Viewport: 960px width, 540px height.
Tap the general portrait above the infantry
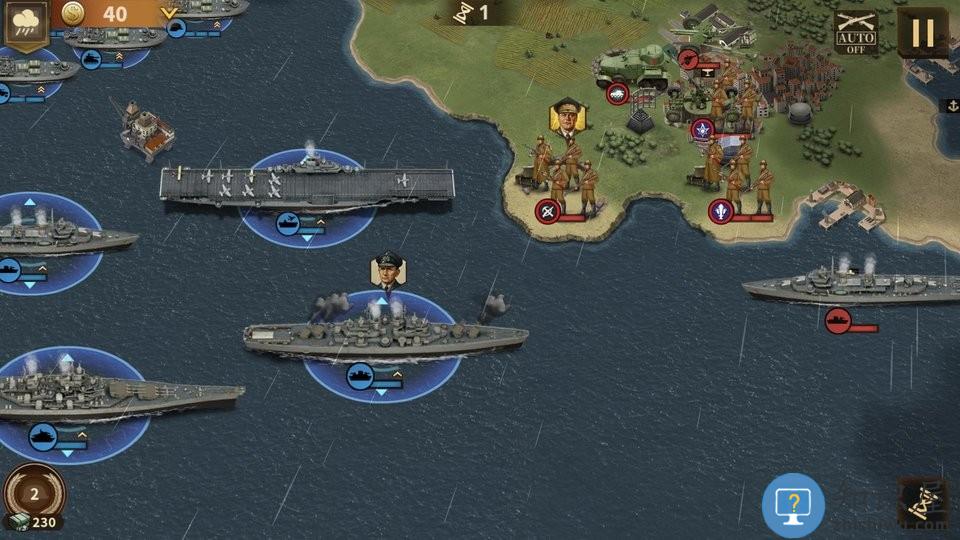tap(567, 116)
